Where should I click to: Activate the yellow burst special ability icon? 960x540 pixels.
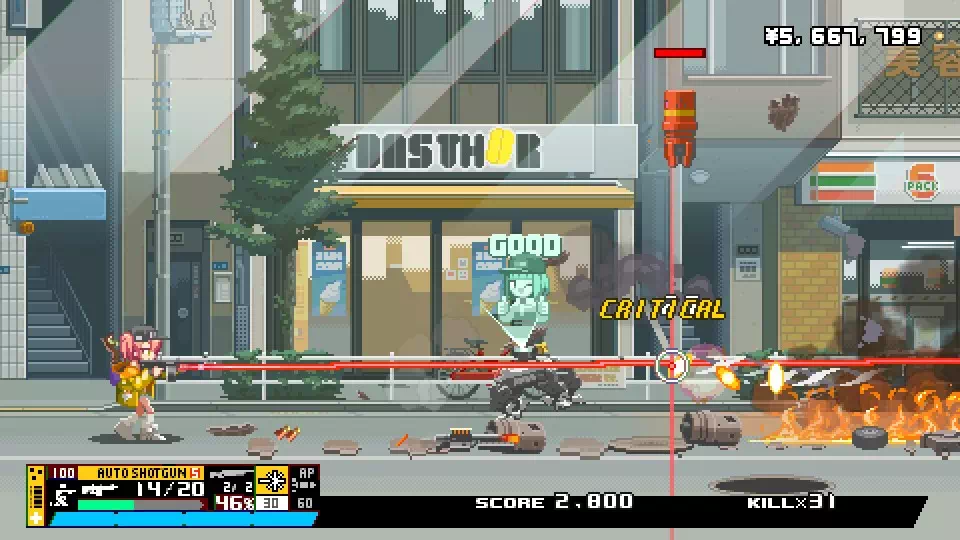pyautogui.click(x=272, y=480)
